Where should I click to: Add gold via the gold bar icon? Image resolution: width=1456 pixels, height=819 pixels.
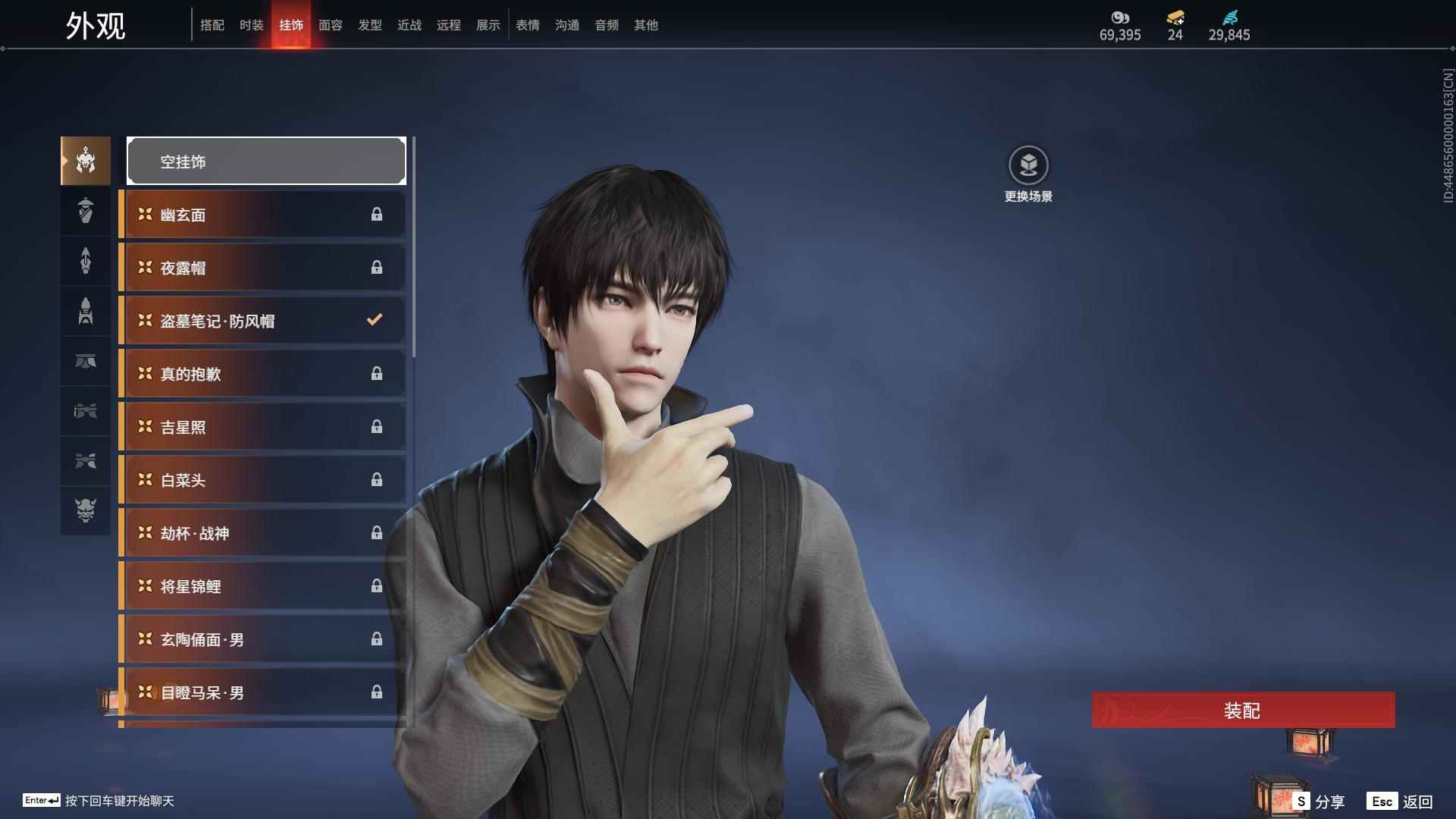pyautogui.click(x=1175, y=17)
